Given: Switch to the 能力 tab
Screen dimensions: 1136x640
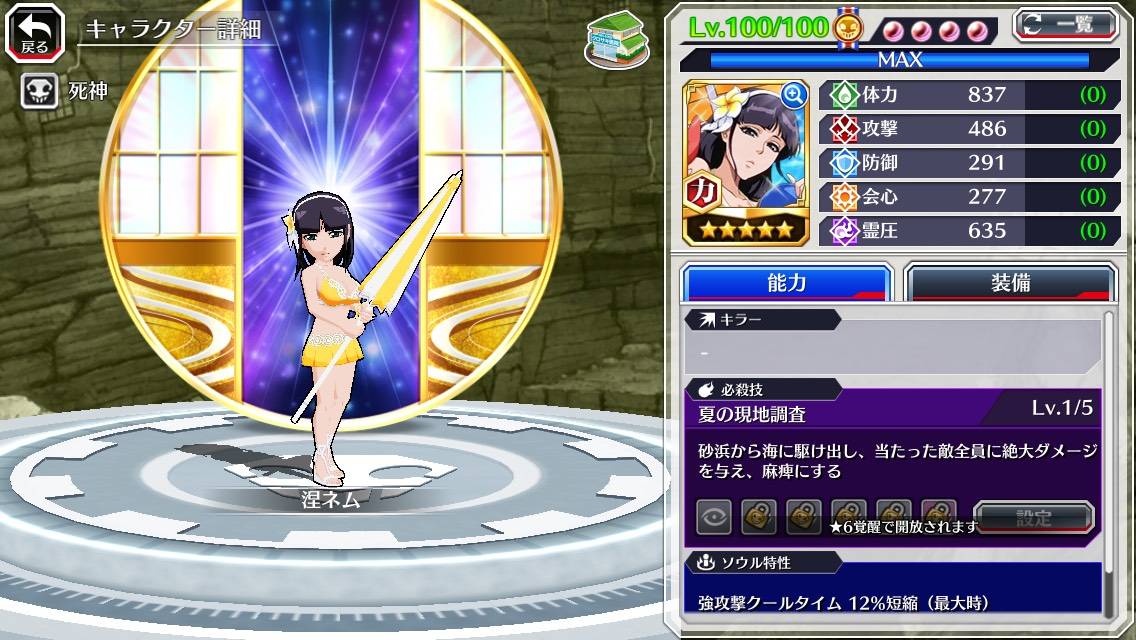Looking at the screenshot, I should [786, 283].
